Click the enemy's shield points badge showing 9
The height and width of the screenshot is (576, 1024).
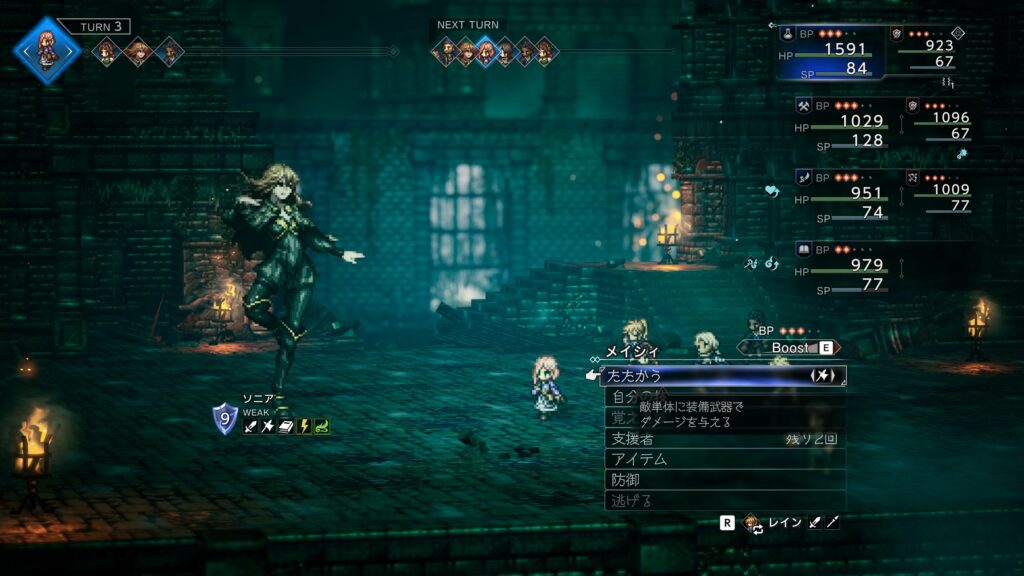225,418
